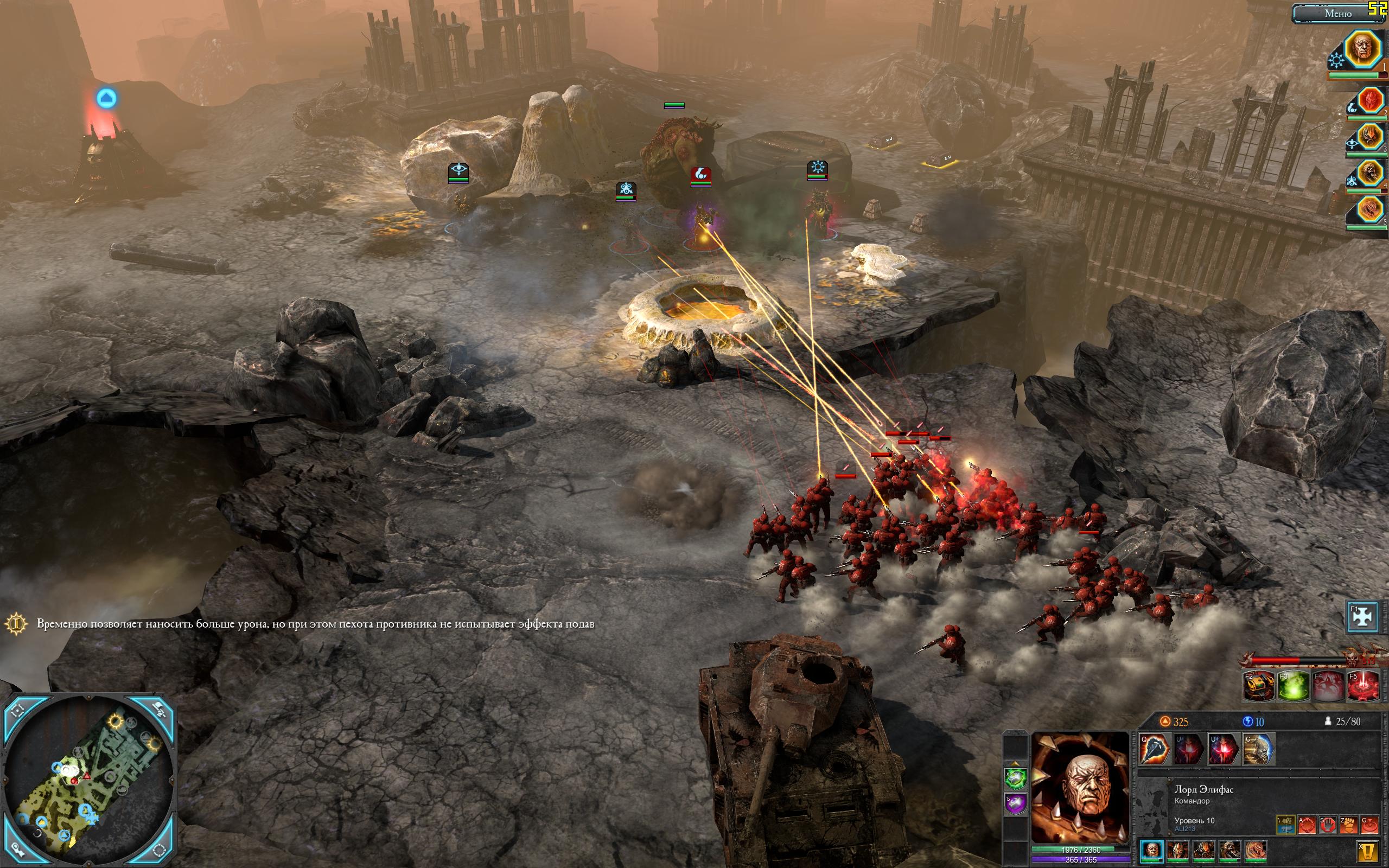Screen dimensions: 1389x868
Task: Use the purple shield item slot
Action: click(x=1015, y=803)
